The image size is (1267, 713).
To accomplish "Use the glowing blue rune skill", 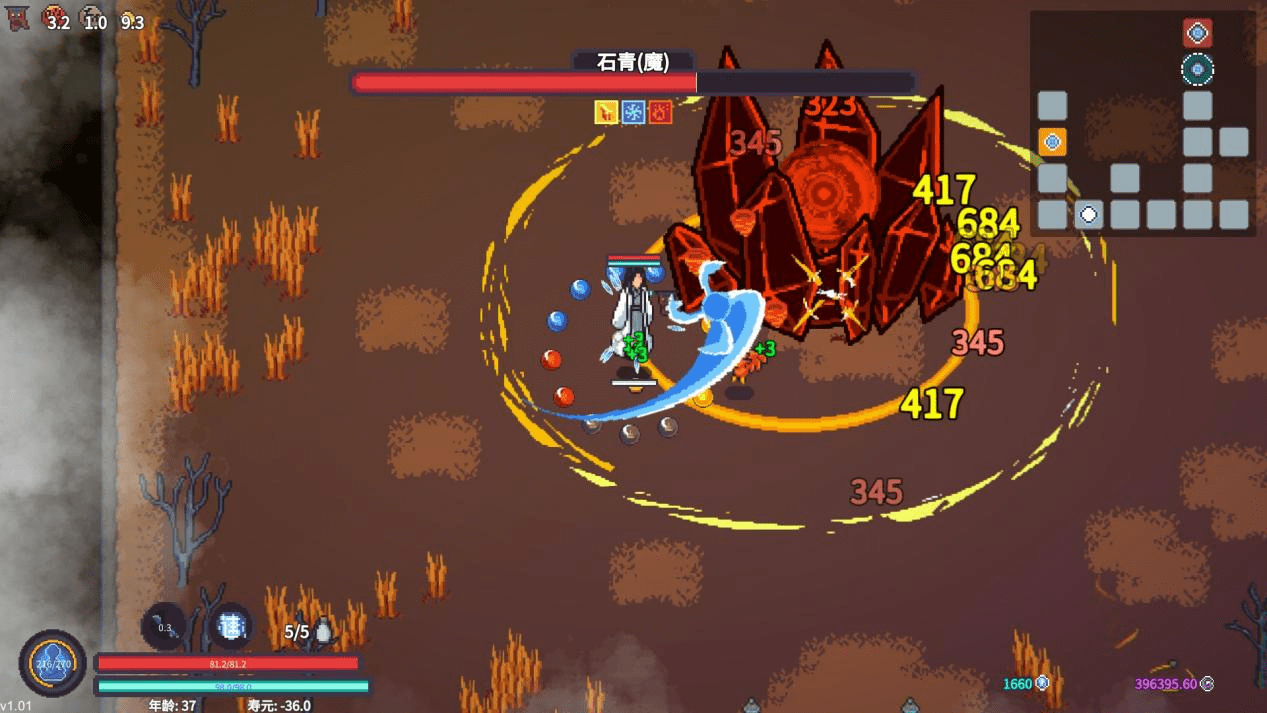I will pyautogui.click(x=231, y=627).
